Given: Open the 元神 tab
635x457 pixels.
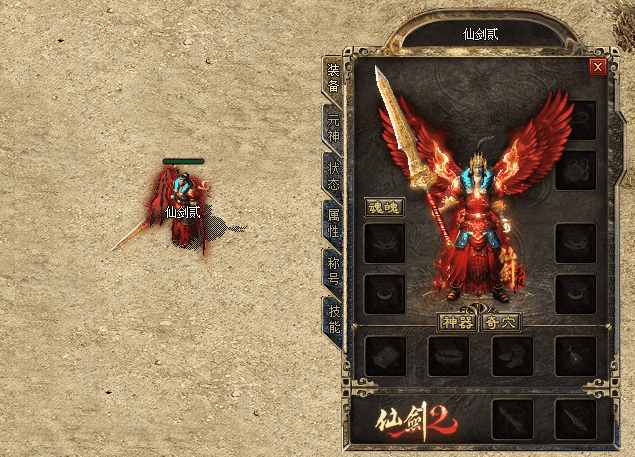Looking at the screenshot, I should (x=333, y=127).
